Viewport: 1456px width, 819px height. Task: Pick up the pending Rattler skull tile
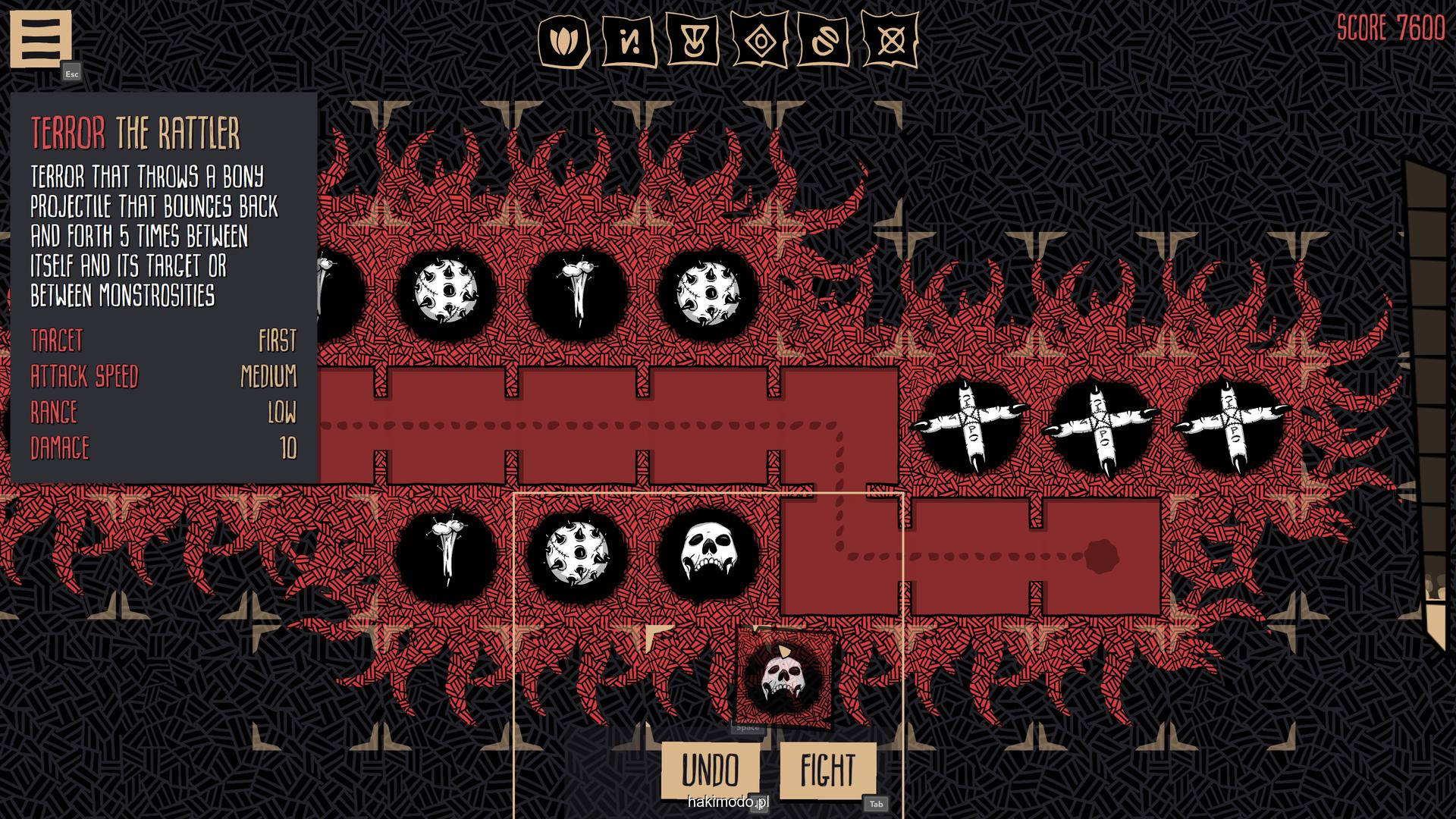click(784, 676)
